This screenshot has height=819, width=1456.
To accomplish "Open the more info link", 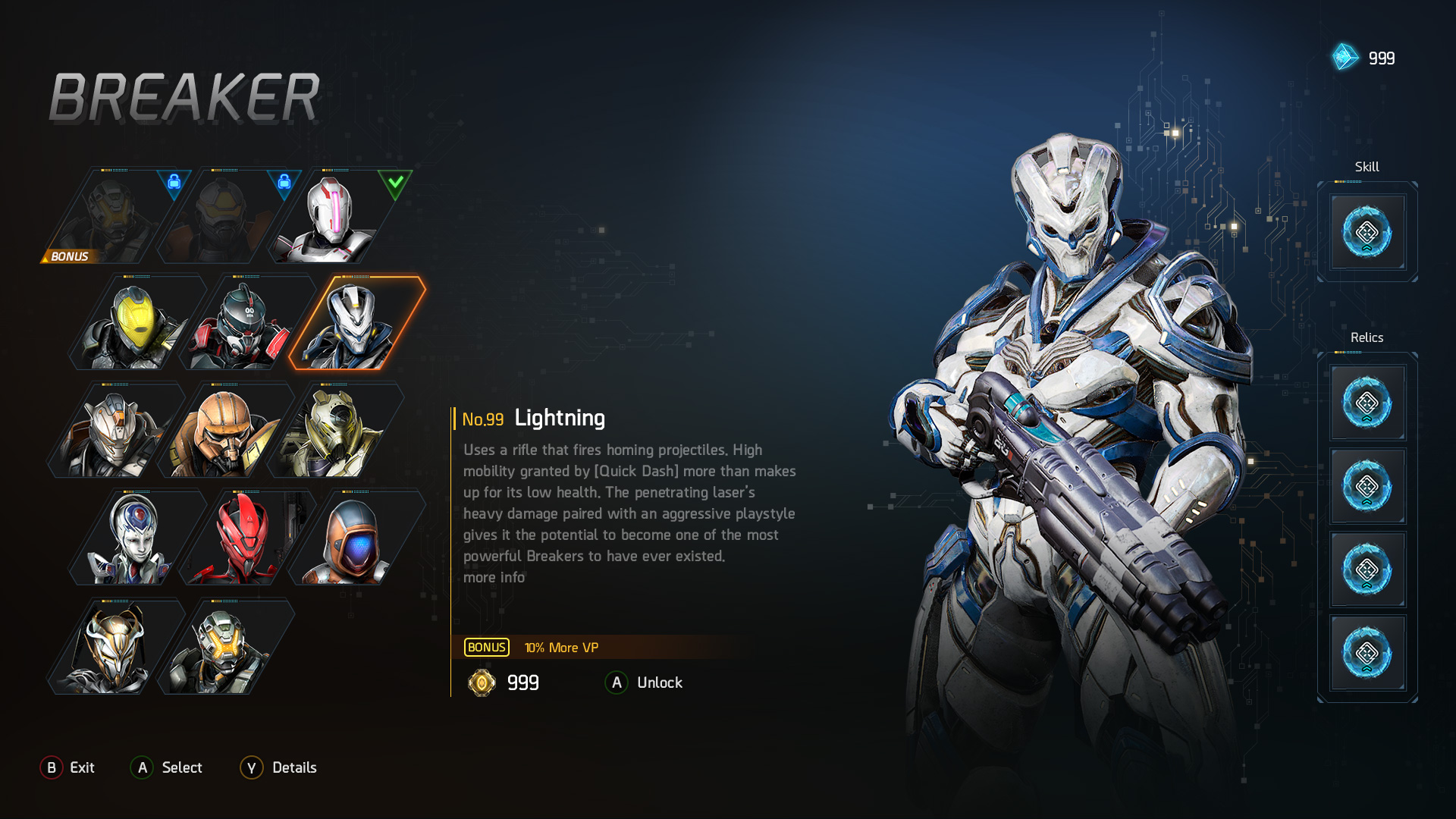I will click(x=494, y=577).
